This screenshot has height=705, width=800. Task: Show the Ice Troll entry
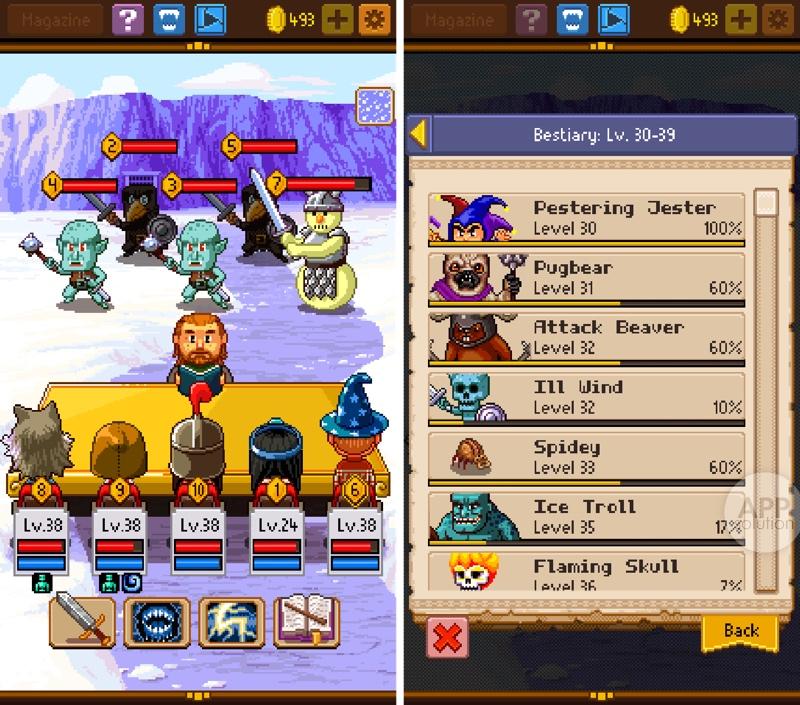point(586,515)
